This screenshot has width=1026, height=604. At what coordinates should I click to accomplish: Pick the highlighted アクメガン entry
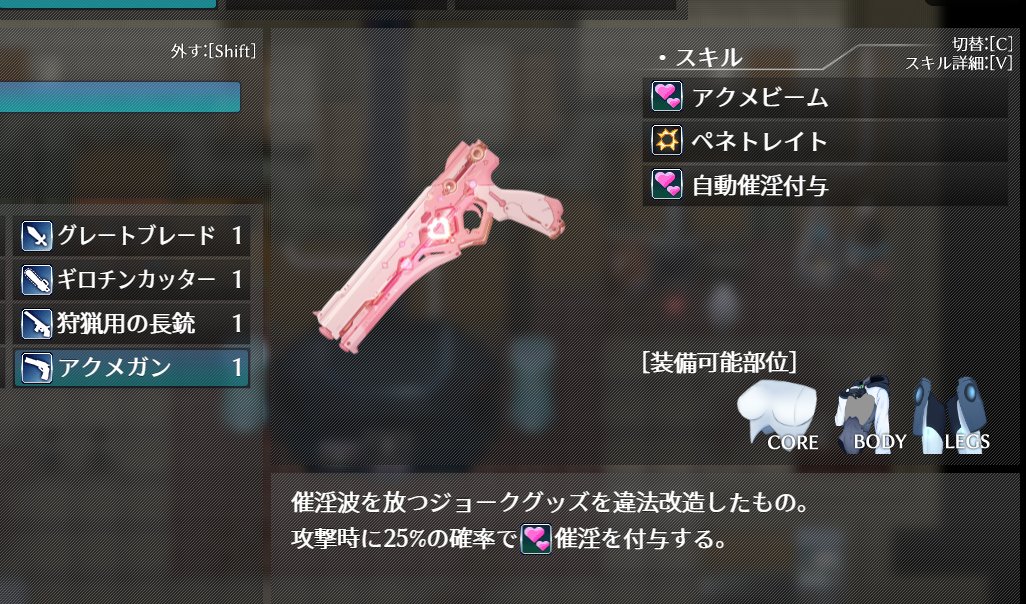(x=131, y=367)
